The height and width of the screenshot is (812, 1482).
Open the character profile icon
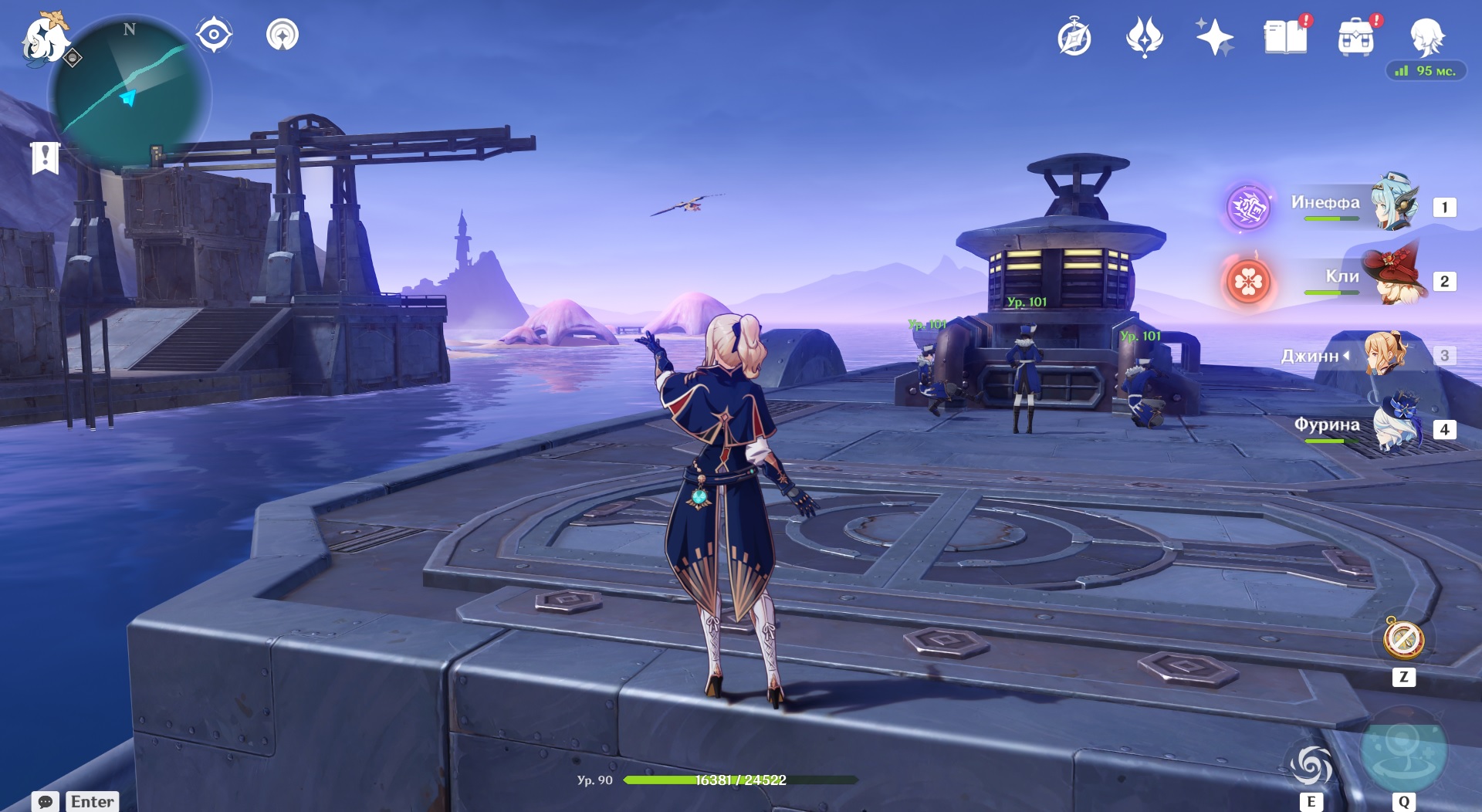[x=1426, y=37]
